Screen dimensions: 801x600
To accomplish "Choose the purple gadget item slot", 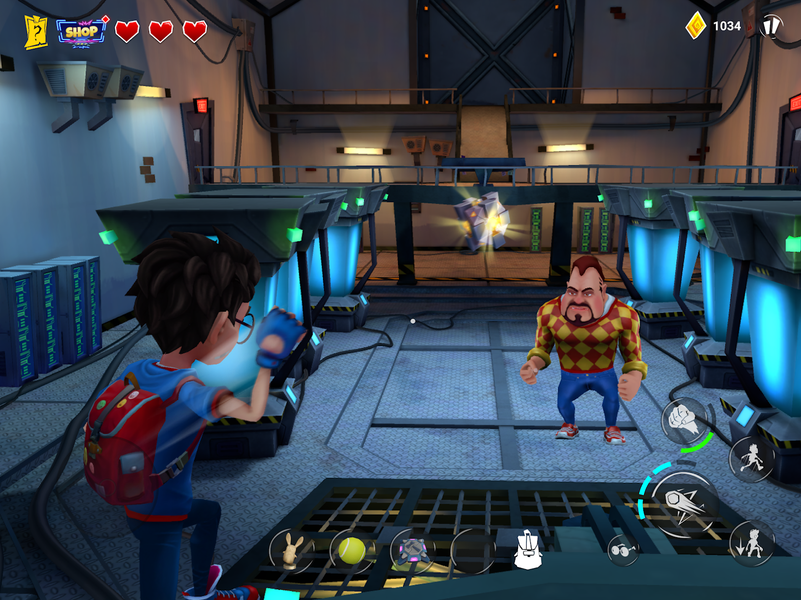I will point(411,550).
